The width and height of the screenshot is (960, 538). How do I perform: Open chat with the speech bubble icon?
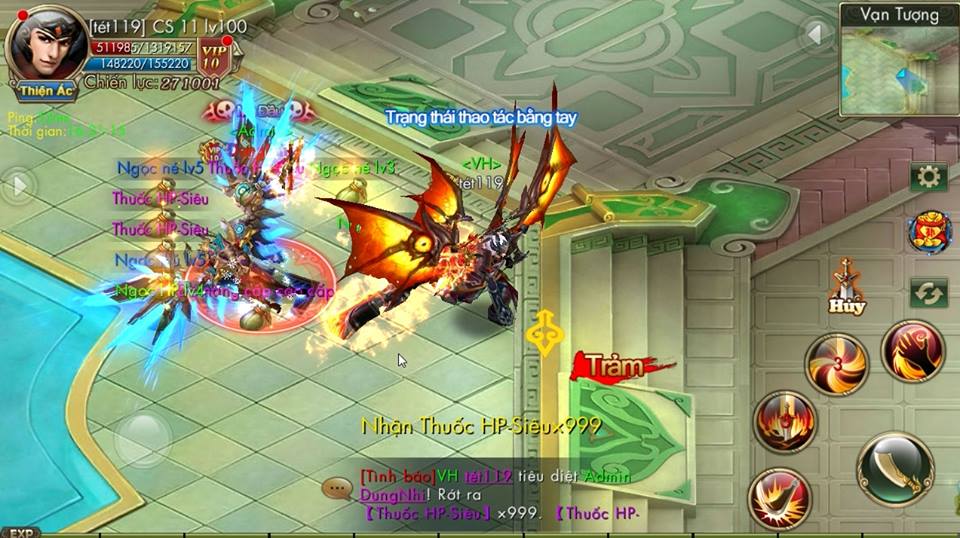[x=337, y=489]
